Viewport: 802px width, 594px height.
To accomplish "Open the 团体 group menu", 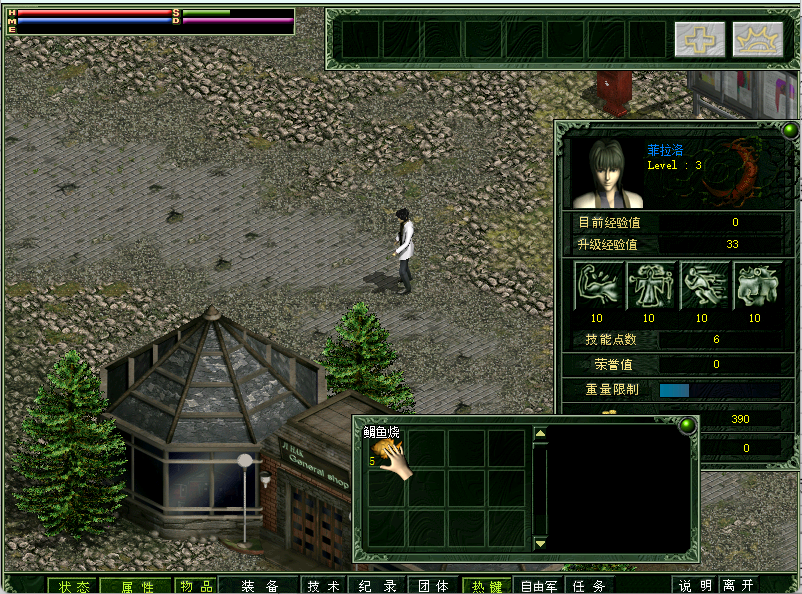I will click(x=433, y=586).
